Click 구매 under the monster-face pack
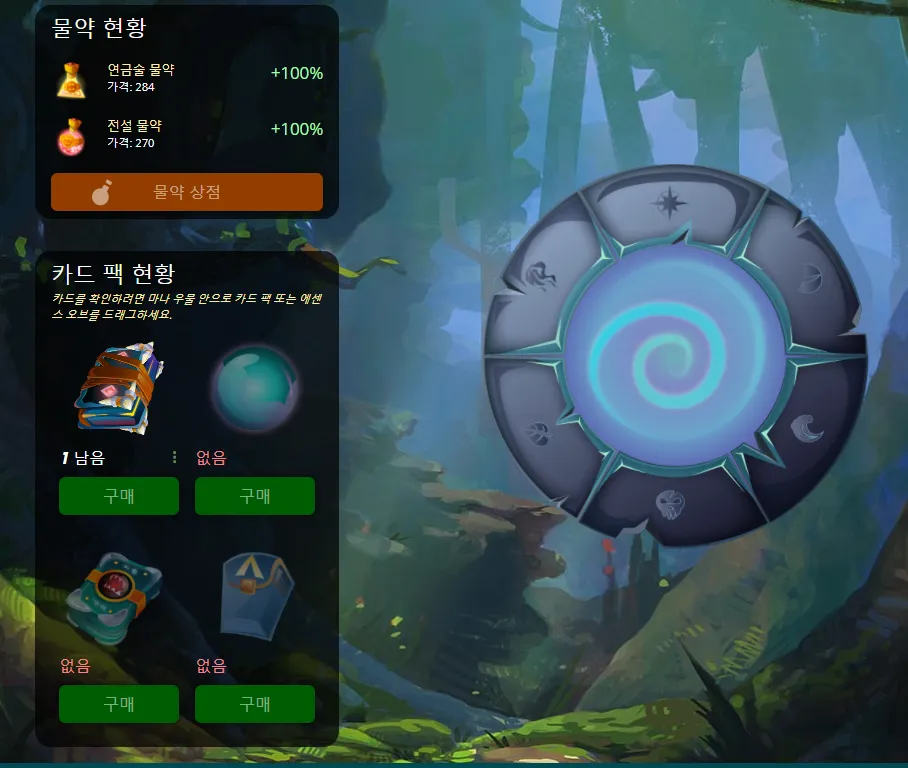Viewport: 908px width, 768px height. click(x=119, y=704)
